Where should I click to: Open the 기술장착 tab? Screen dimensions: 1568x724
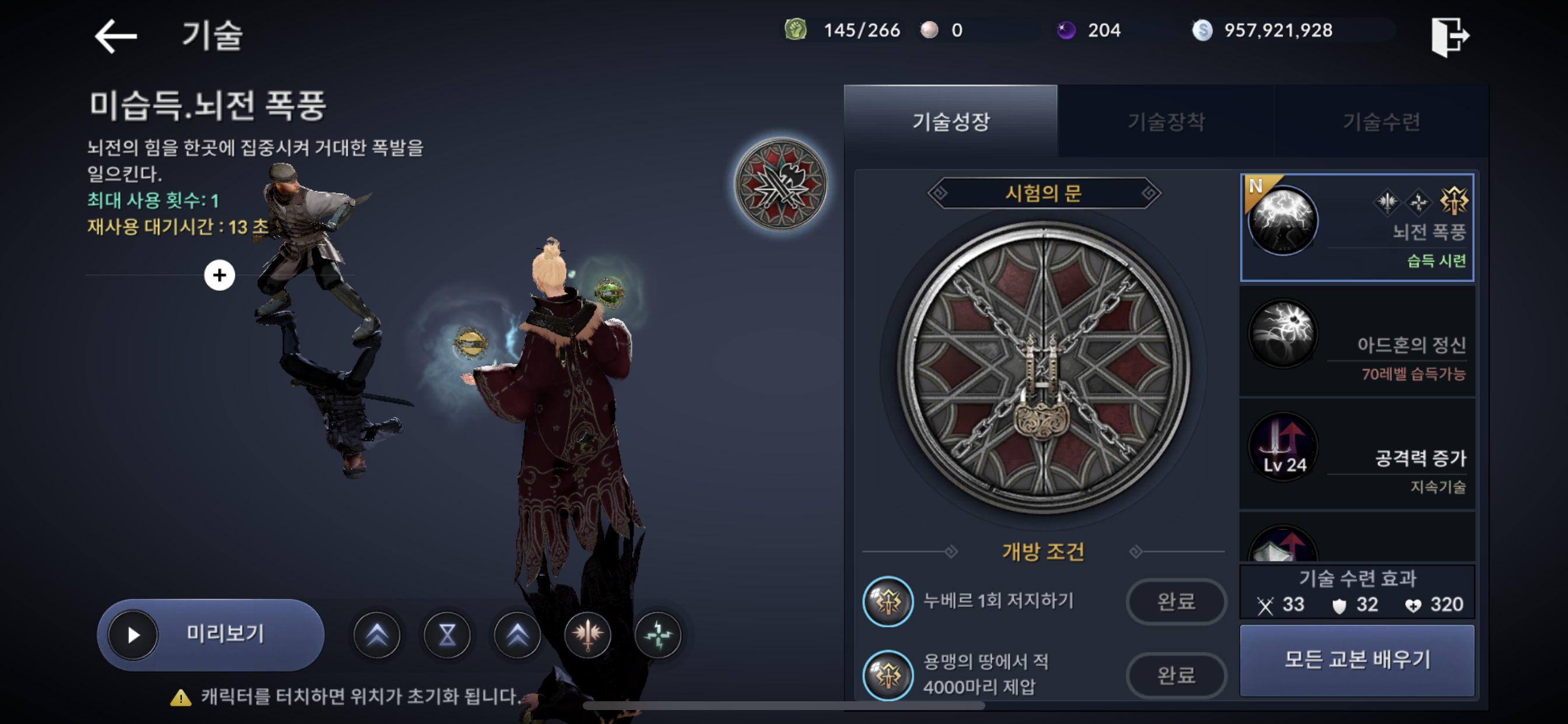coord(1165,122)
